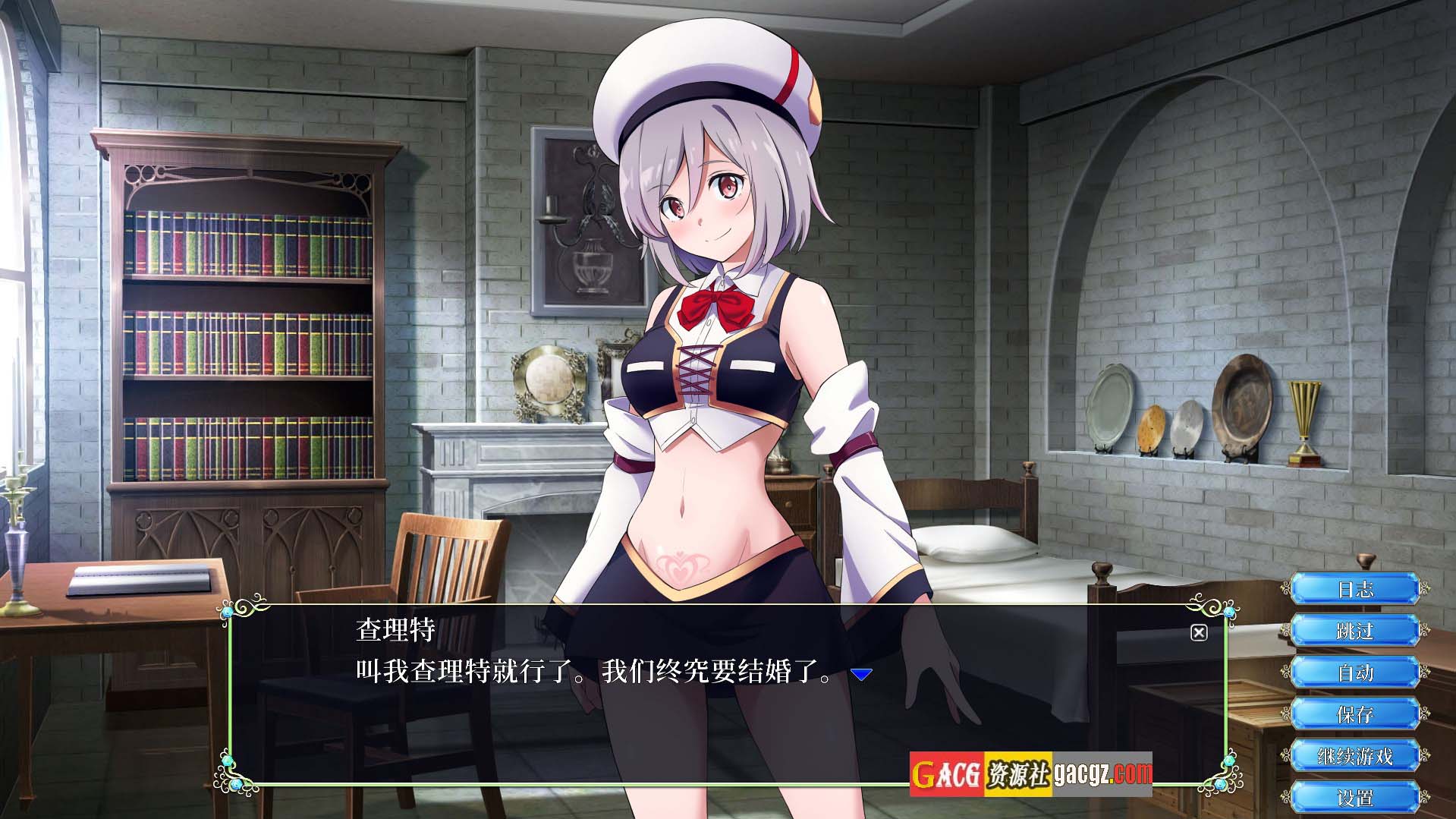1456x819 pixels.
Task: Hide the dialogue box with X
Action: pyautogui.click(x=1199, y=632)
